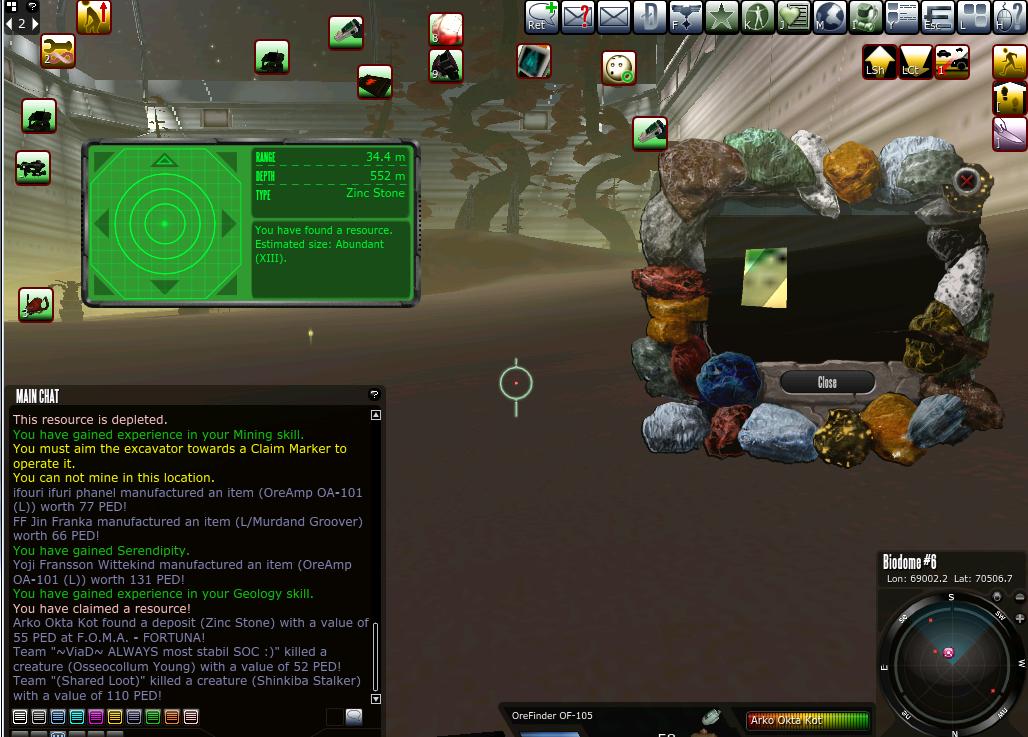
Task: Activate the yellow running figure icon
Action: point(1010,62)
